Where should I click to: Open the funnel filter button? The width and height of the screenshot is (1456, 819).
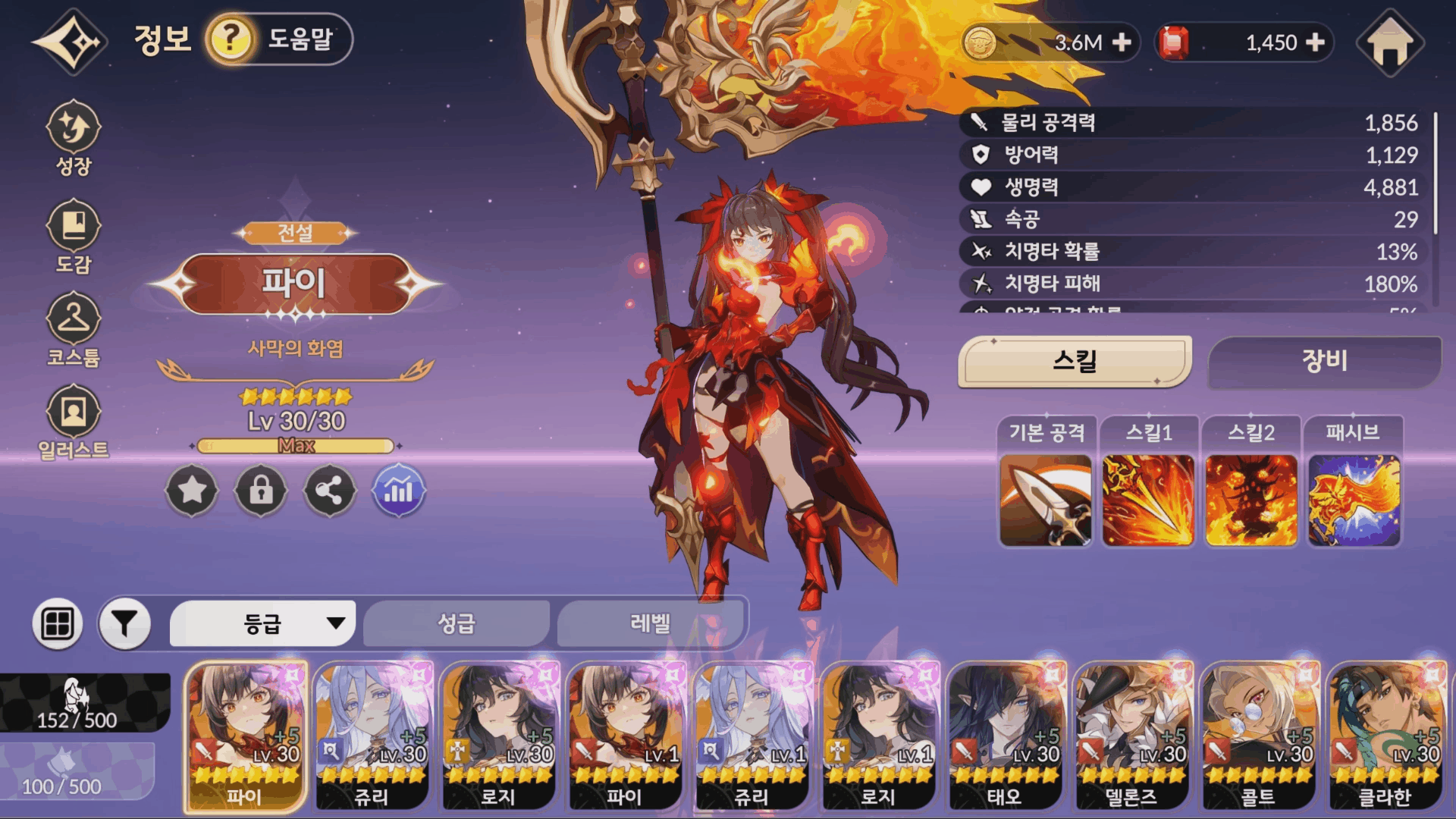124,623
